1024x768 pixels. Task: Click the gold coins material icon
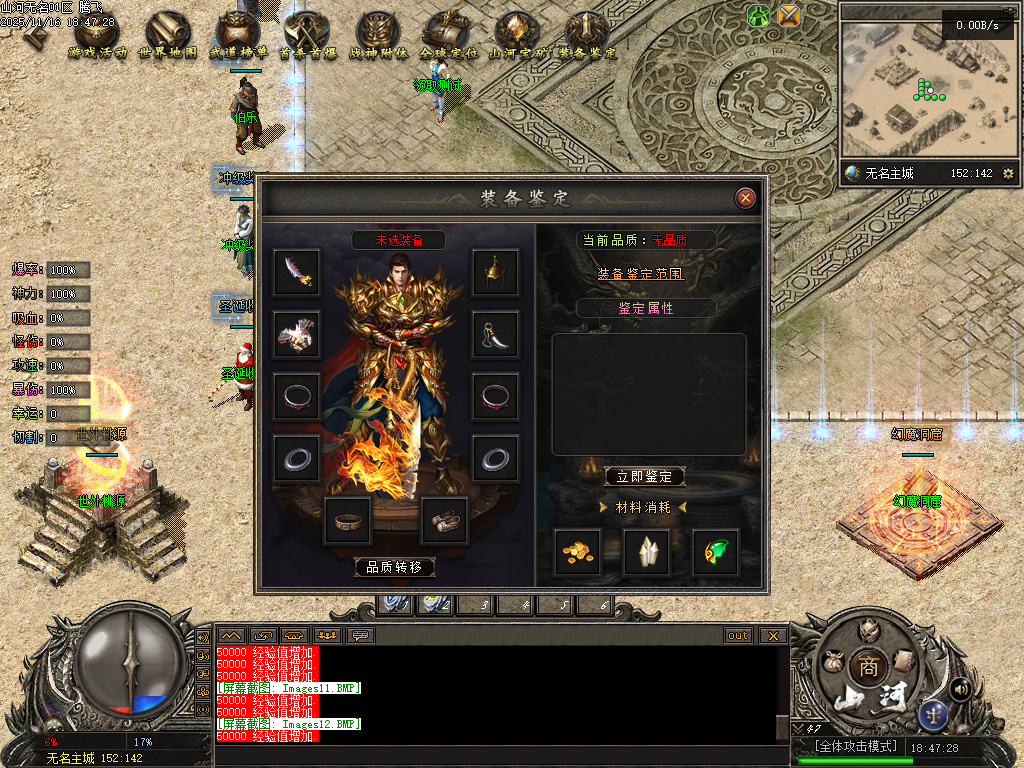click(x=578, y=552)
